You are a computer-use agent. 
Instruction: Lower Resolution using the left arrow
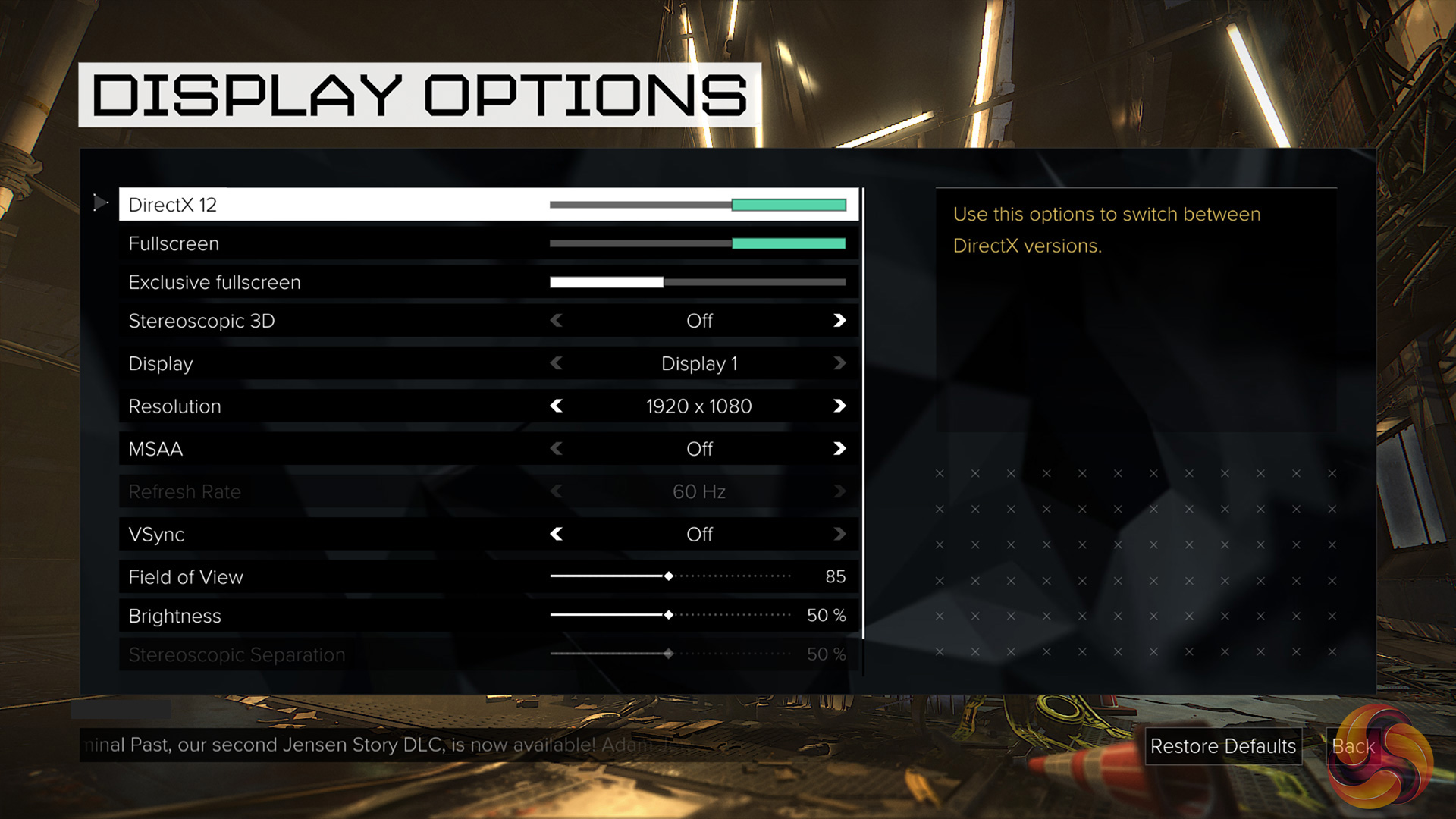click(557, 406)
